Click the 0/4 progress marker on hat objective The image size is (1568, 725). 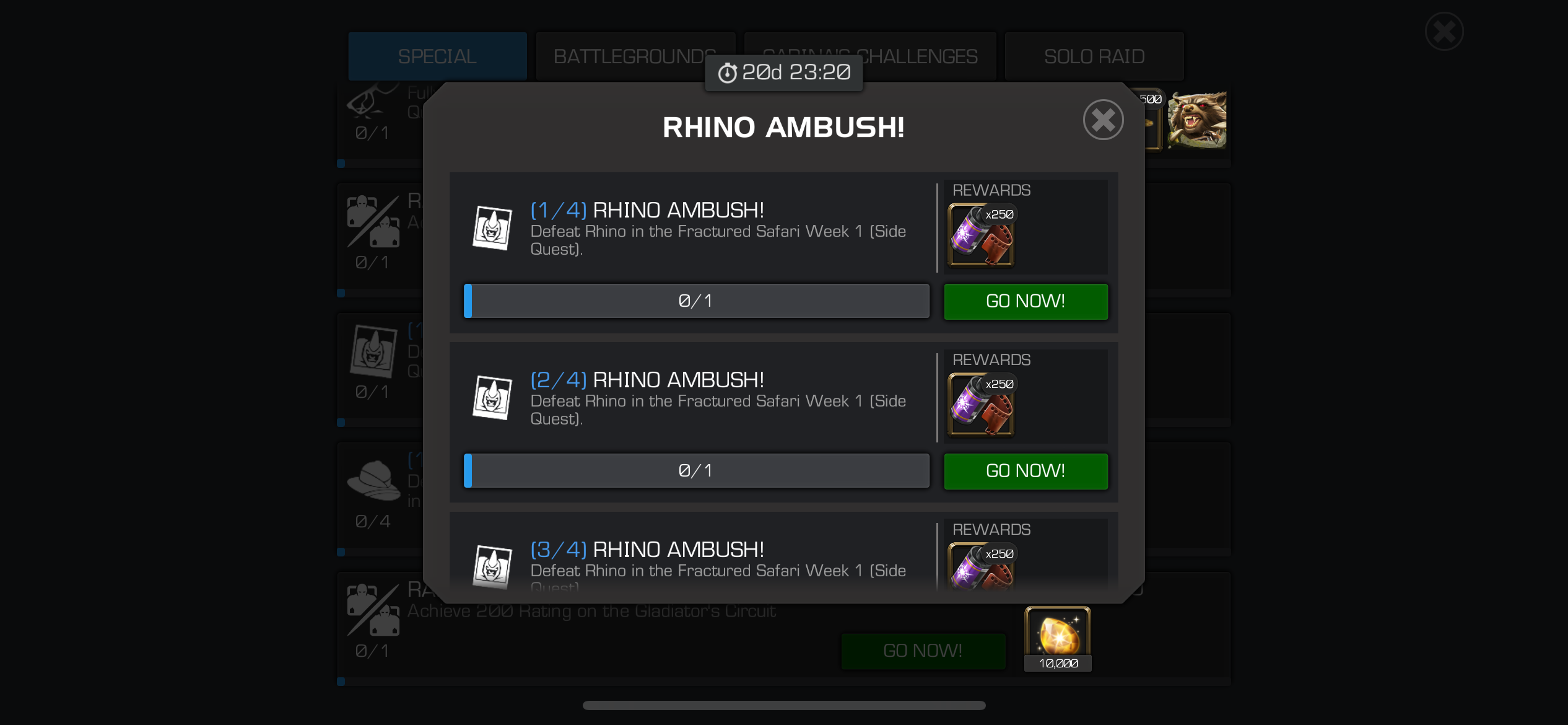pos(372,522)
